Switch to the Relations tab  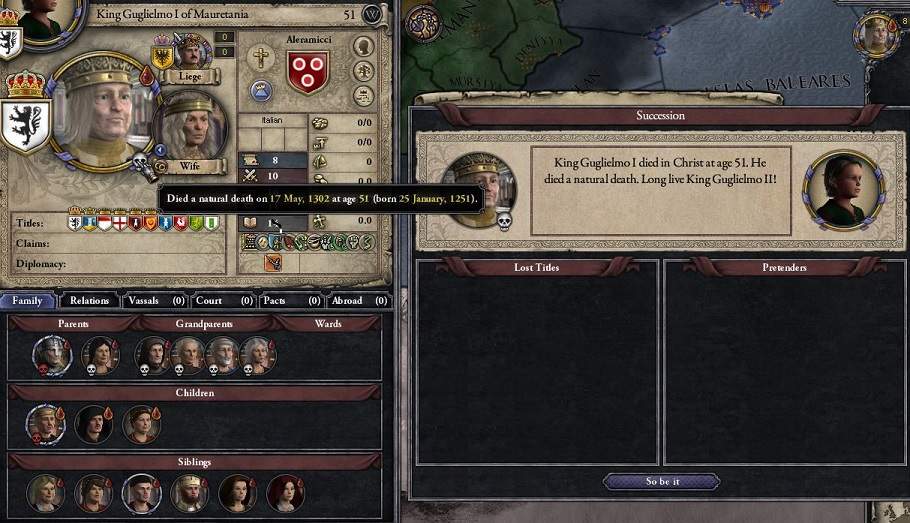click(x=89, y=300)
